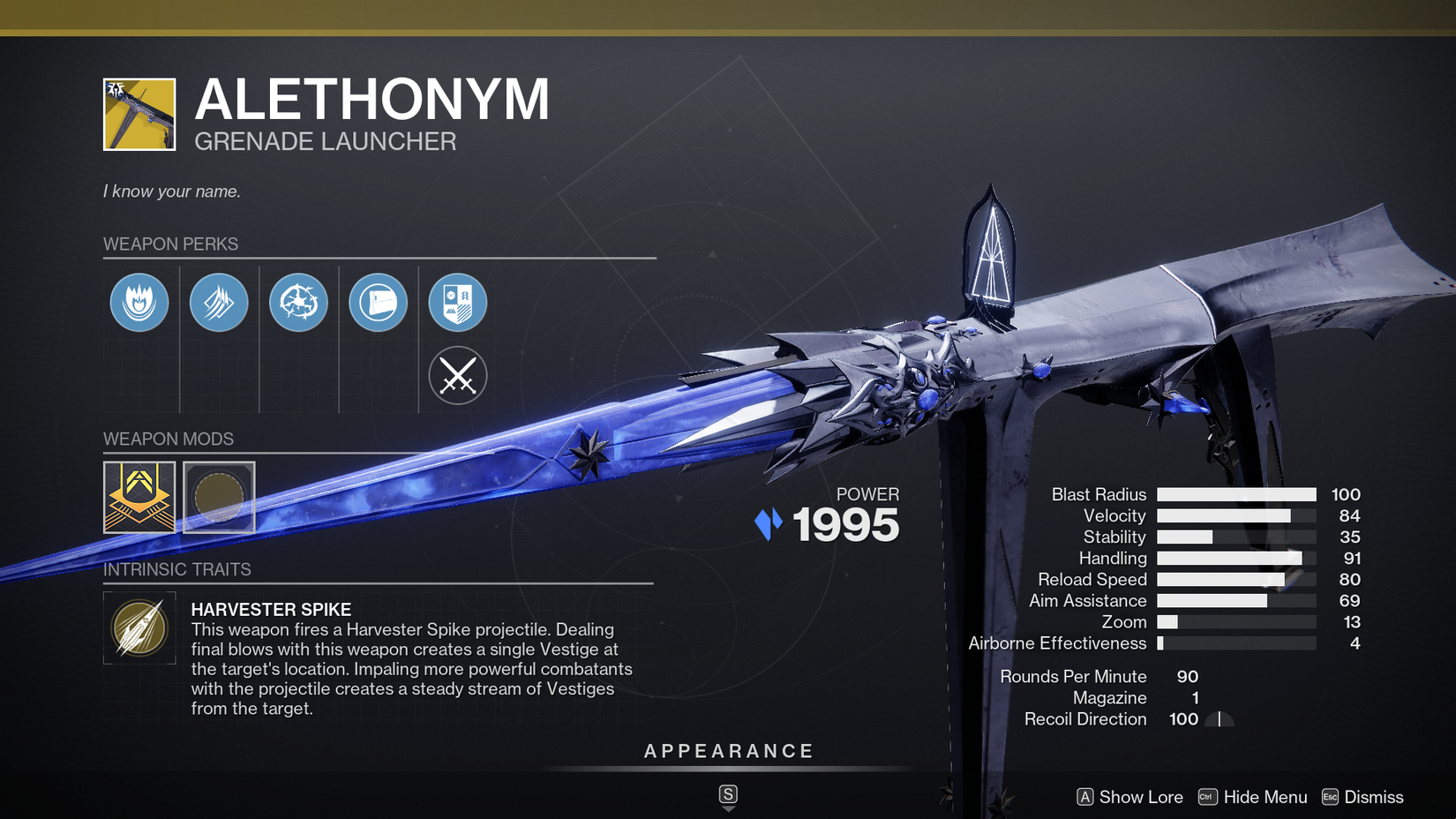Click Show Lore
1456x819 pixels.
click(1140, 796)
